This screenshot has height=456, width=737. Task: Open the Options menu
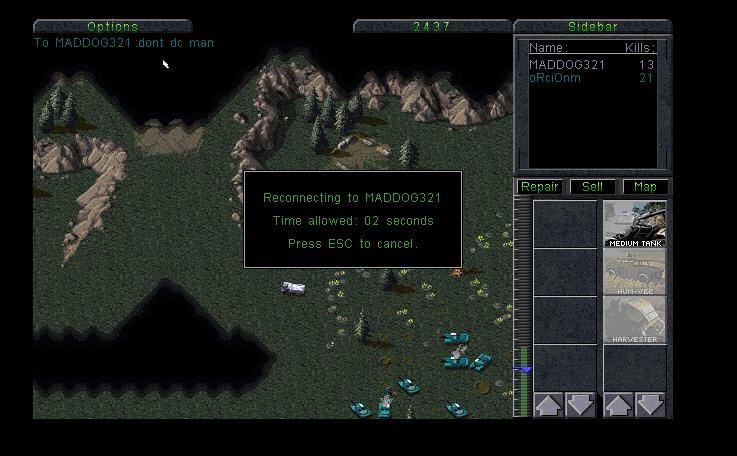pos(112,26)
